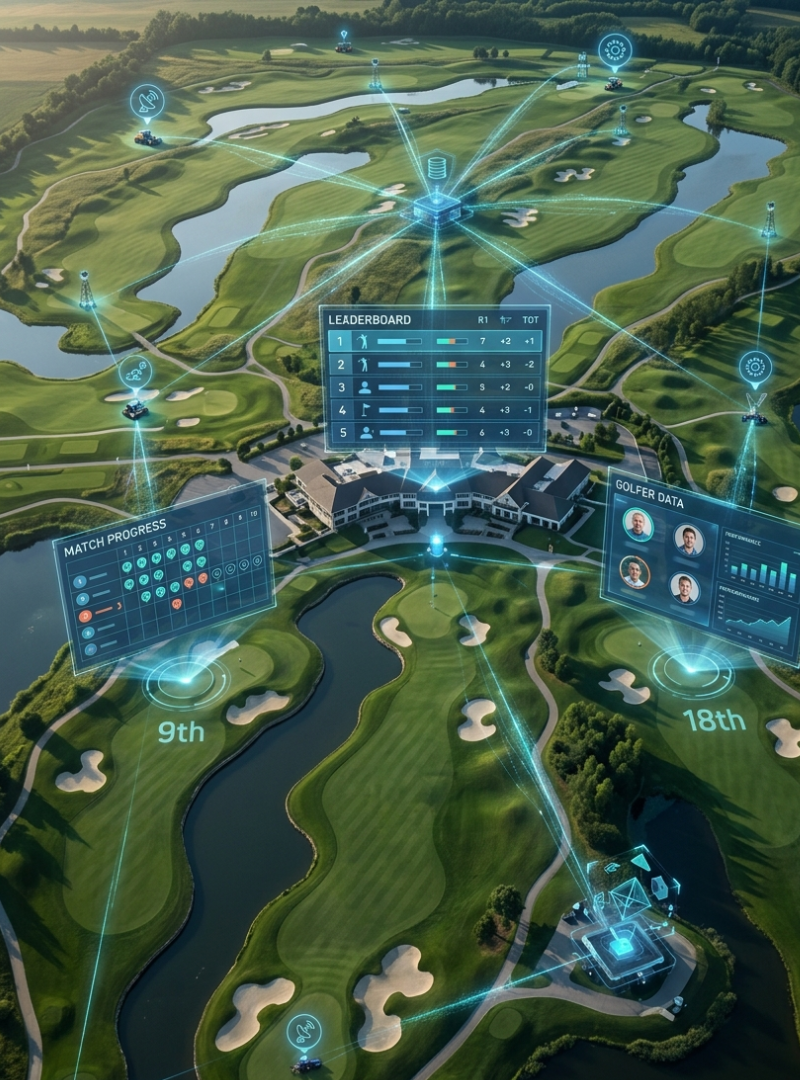
Task: Open the central database hub icon
Action: (x=437, y=168)
